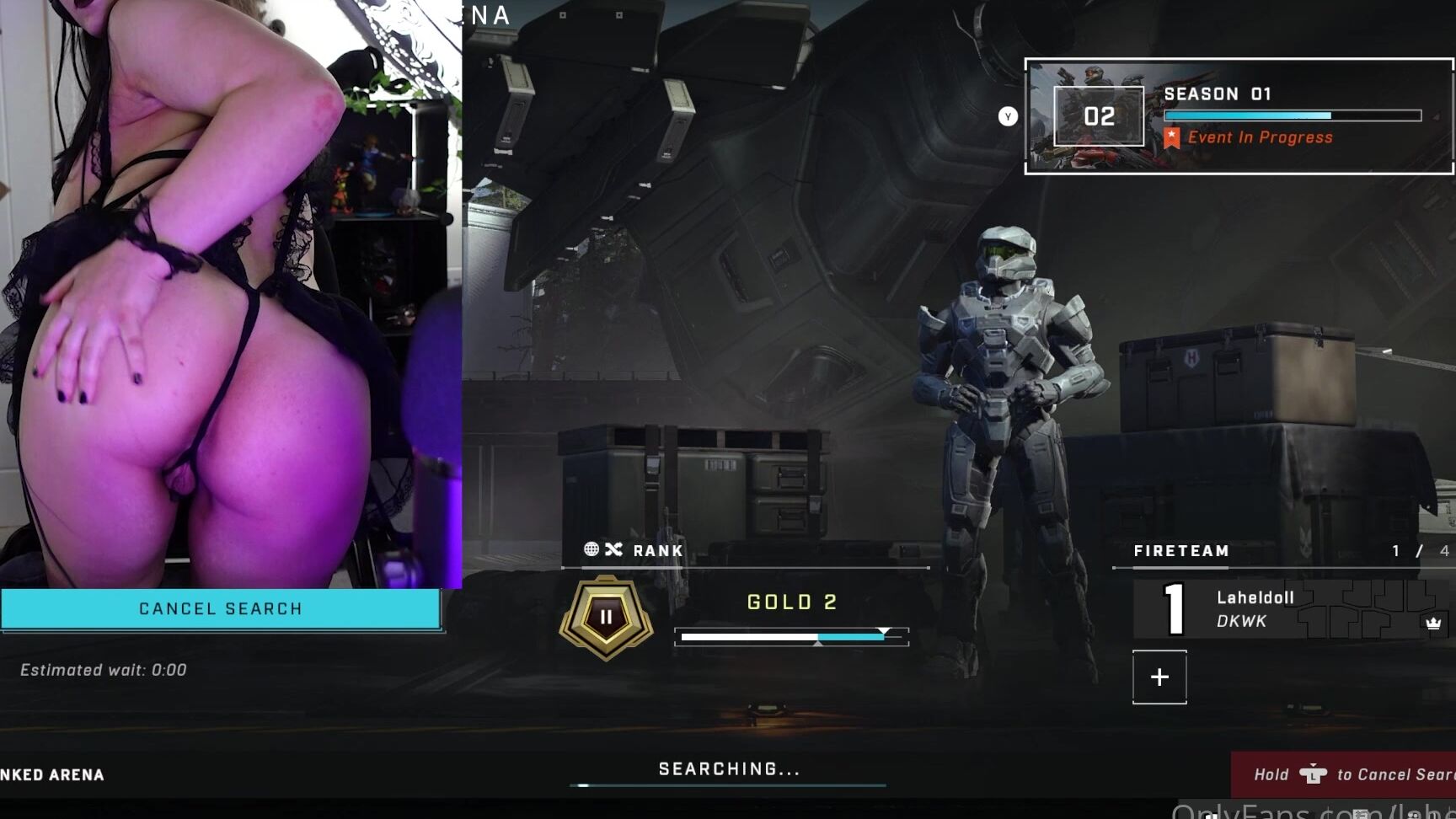This screenshot has height=819, width=1456.
Task: Click the Y button prompt beside the season banner
Action: tap(1007, 116)
